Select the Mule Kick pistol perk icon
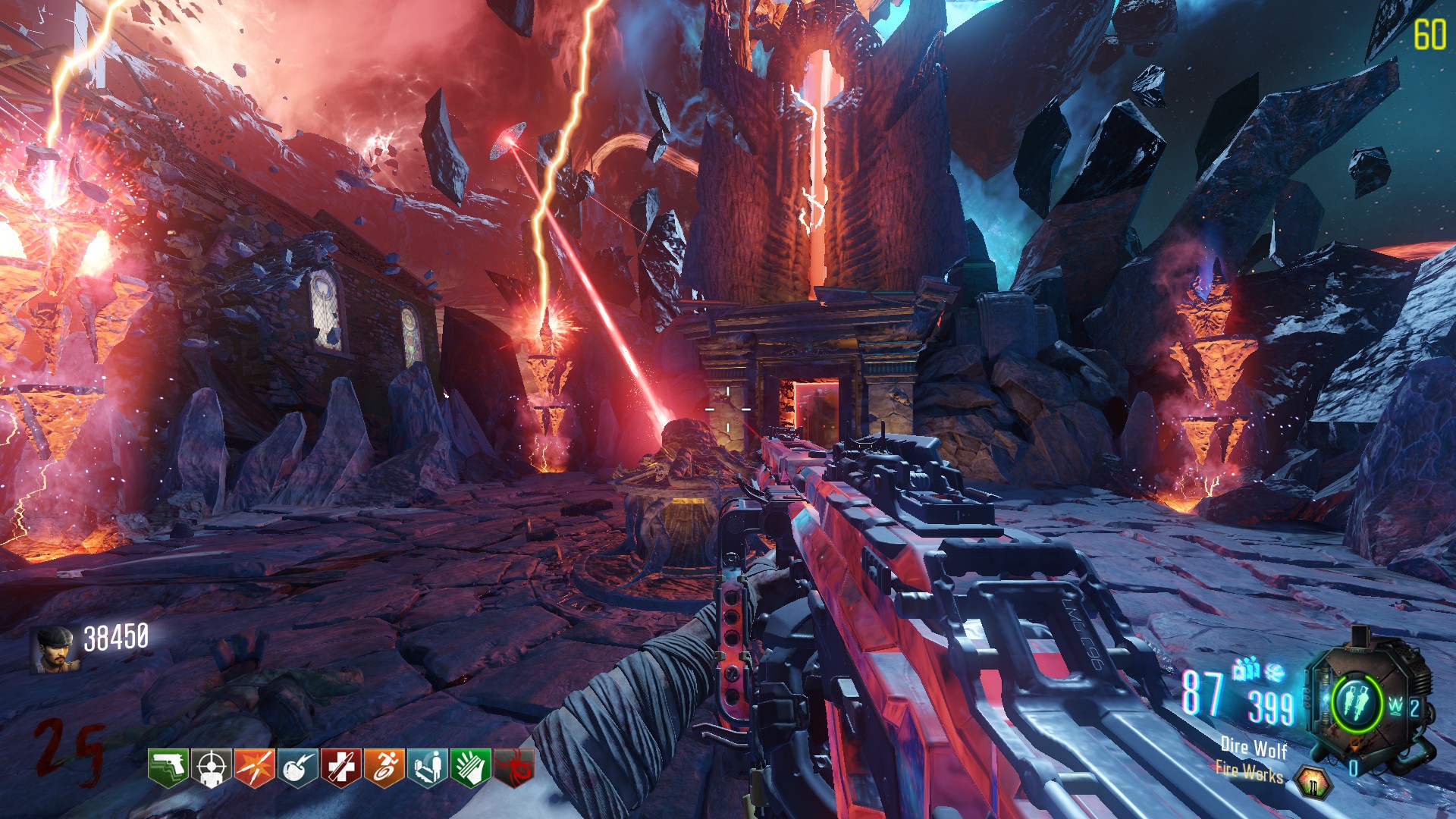Screen dimensions: 1456x819 [168, 767]
